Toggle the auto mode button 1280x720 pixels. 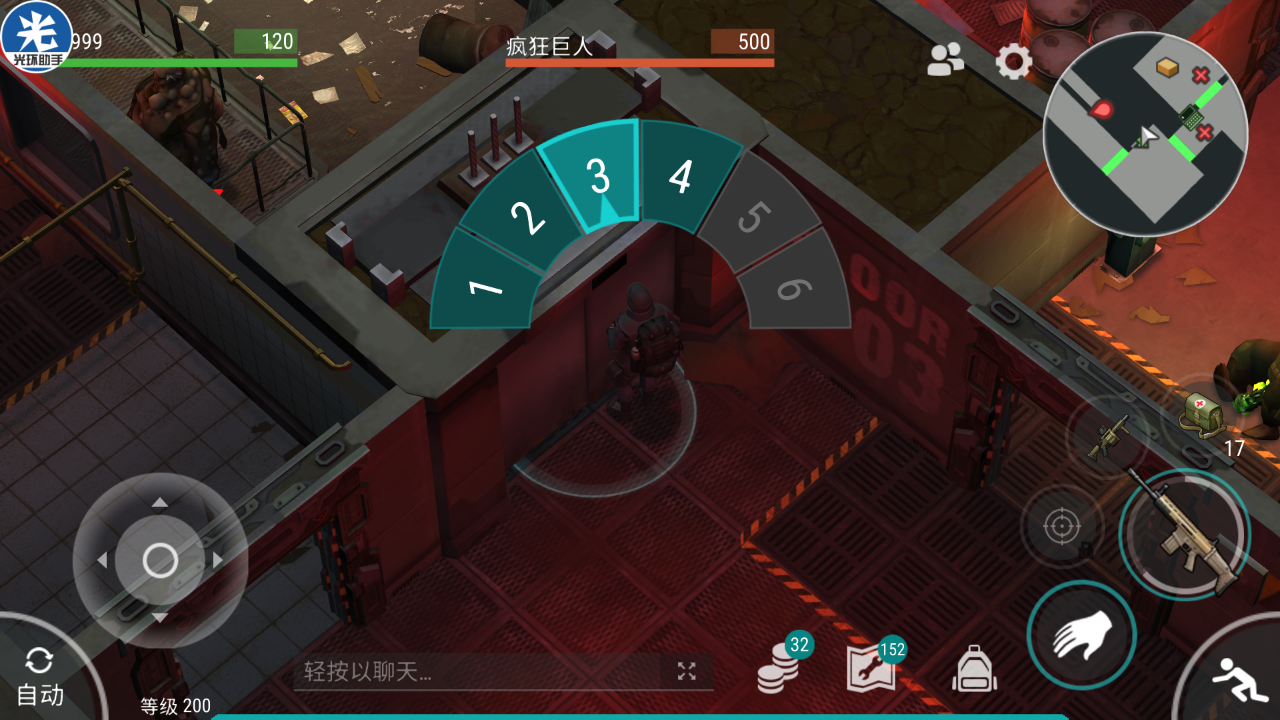pyautogui.click(x=40, y=677)
